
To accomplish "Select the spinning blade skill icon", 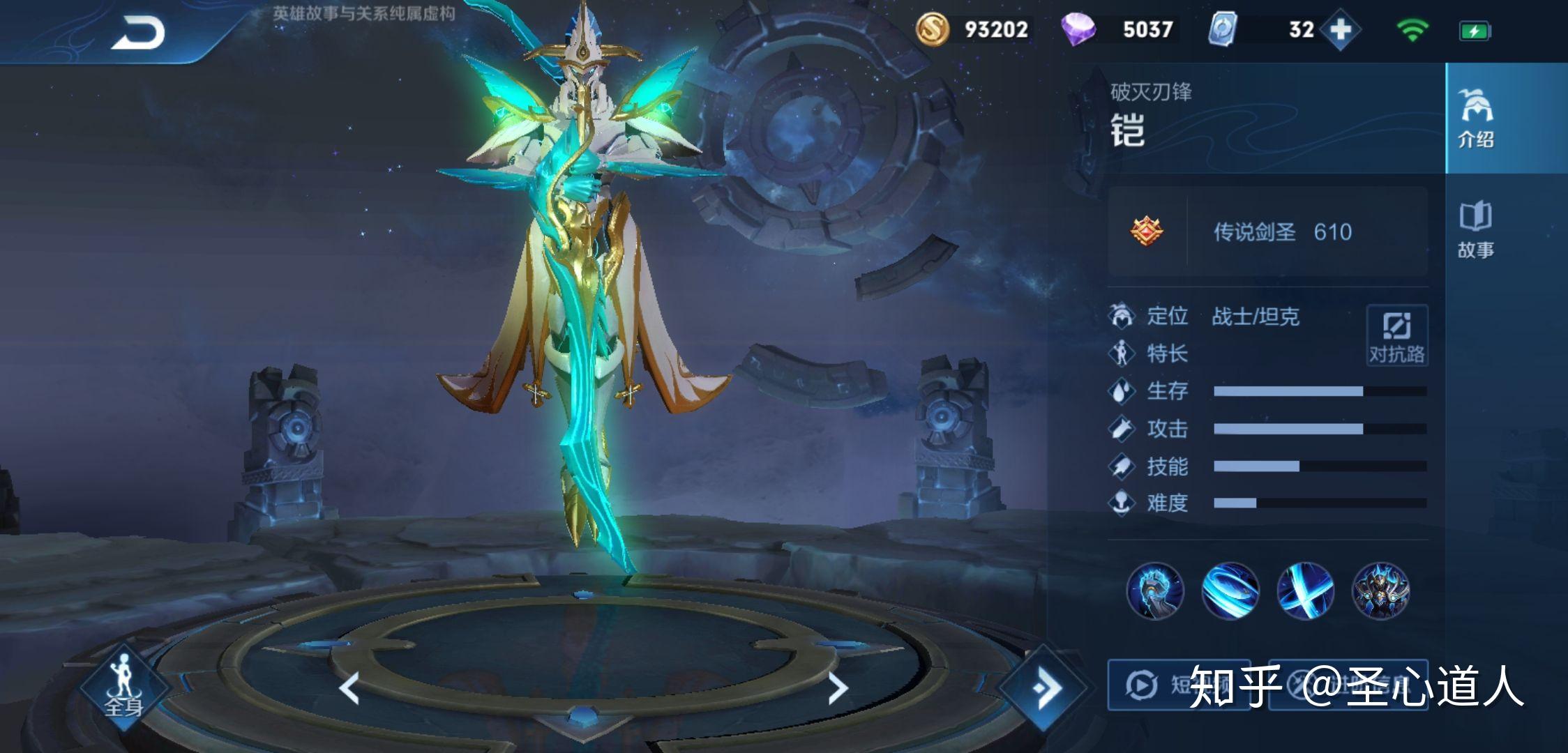I will click(1230, 591).
